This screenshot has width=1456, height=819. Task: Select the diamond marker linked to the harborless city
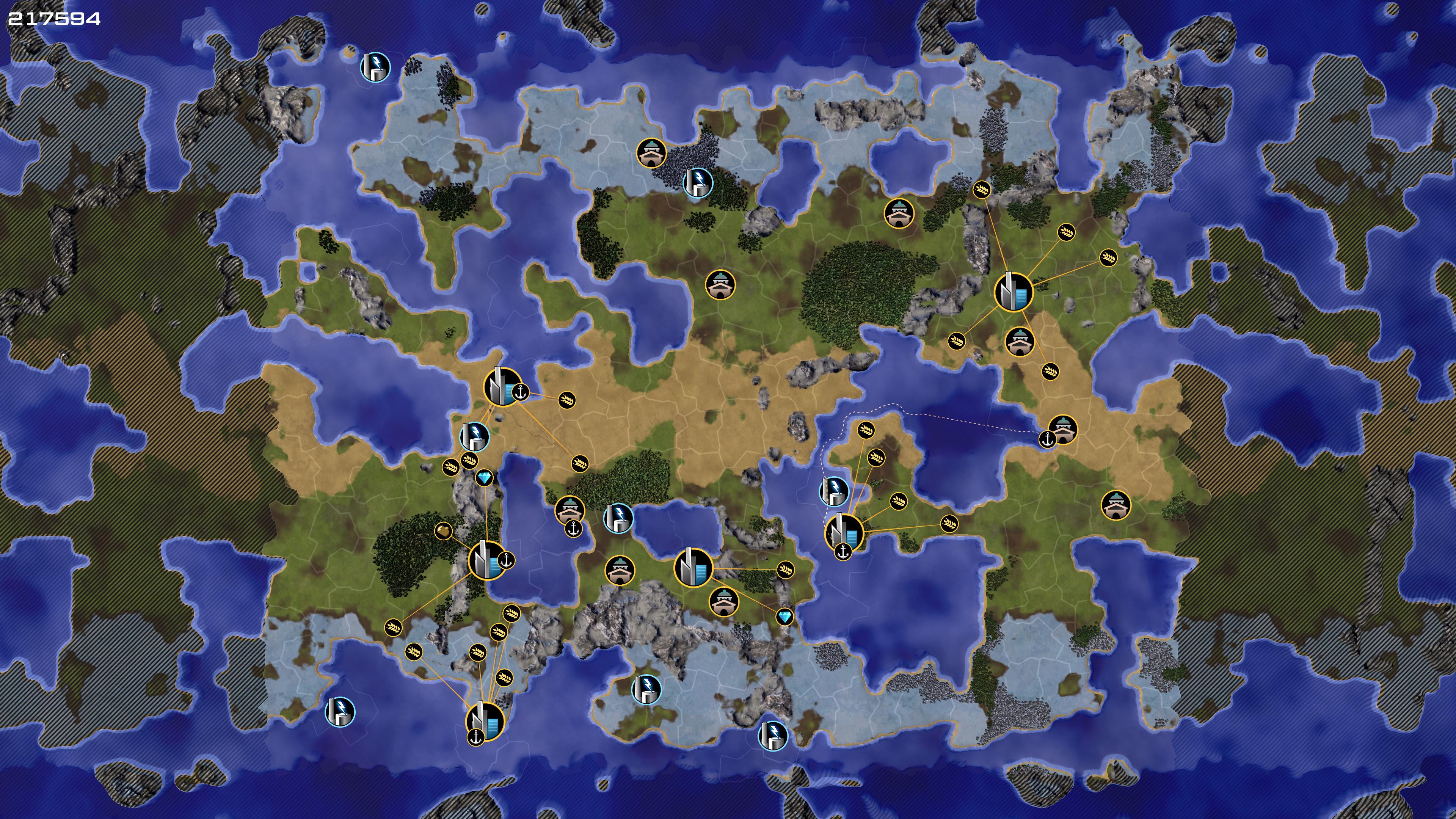(x=784, y=617)
